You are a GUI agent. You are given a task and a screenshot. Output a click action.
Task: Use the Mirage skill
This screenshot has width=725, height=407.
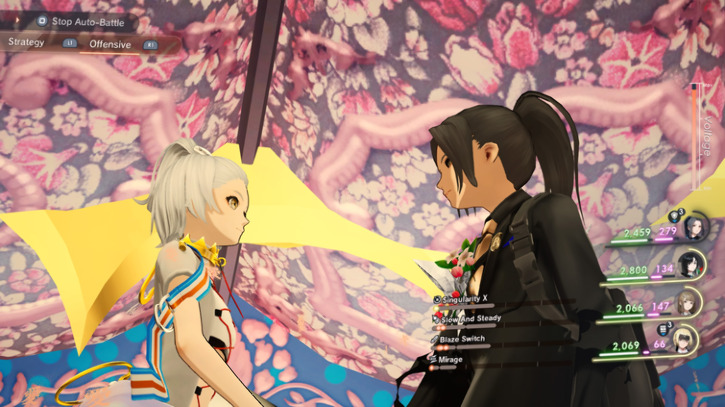tap(450, 359)
